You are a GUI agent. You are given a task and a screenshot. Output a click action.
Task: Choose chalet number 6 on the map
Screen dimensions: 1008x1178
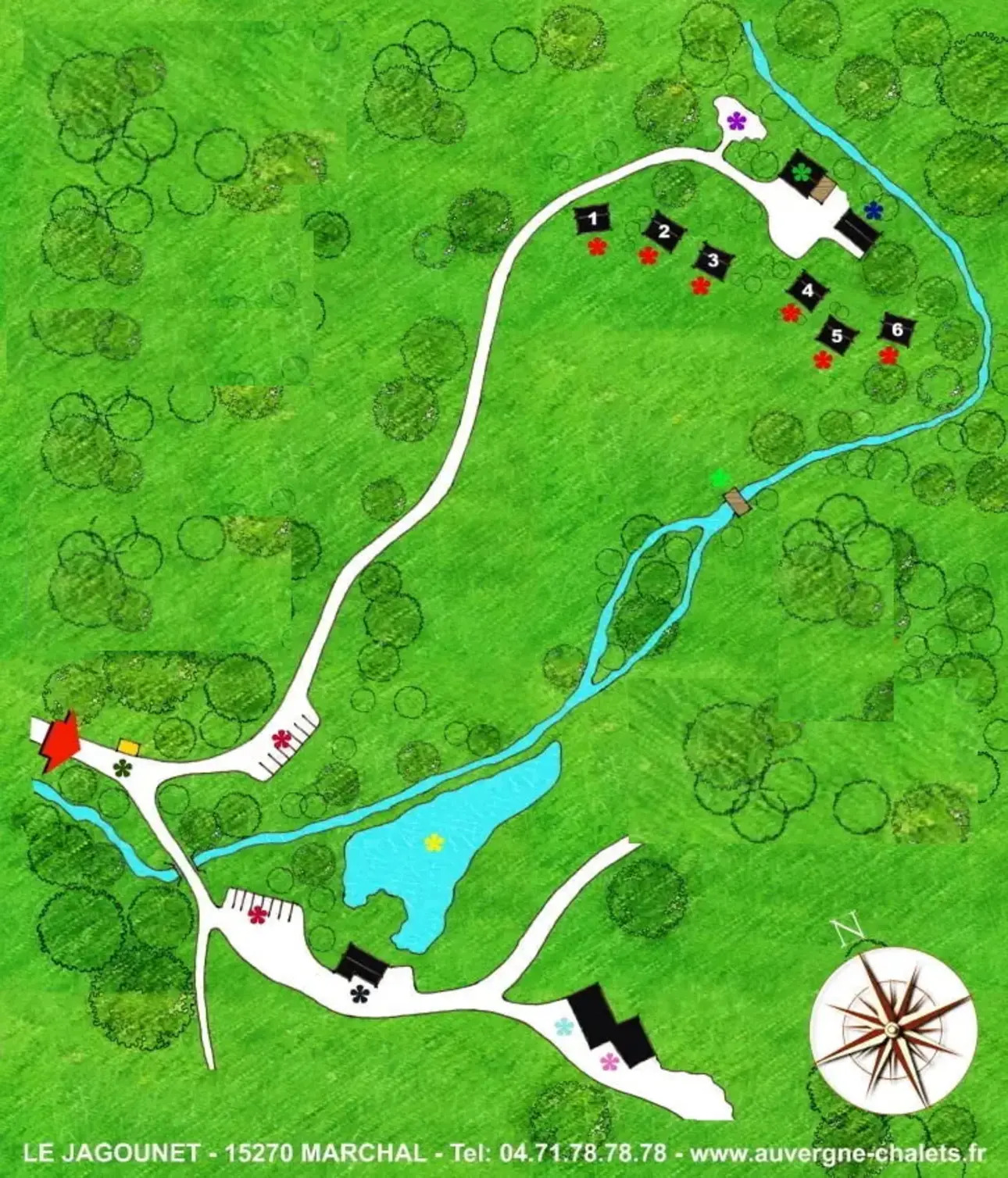(897, 330)
